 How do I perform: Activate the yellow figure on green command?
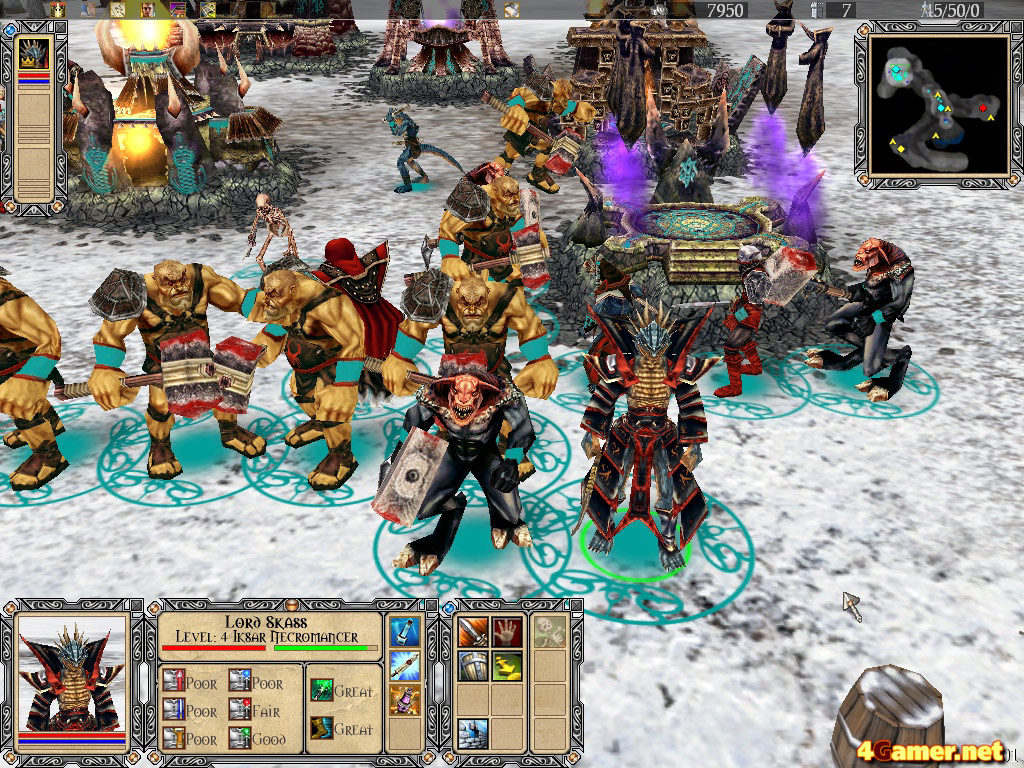pyautogui.click(x=506, y=667)
